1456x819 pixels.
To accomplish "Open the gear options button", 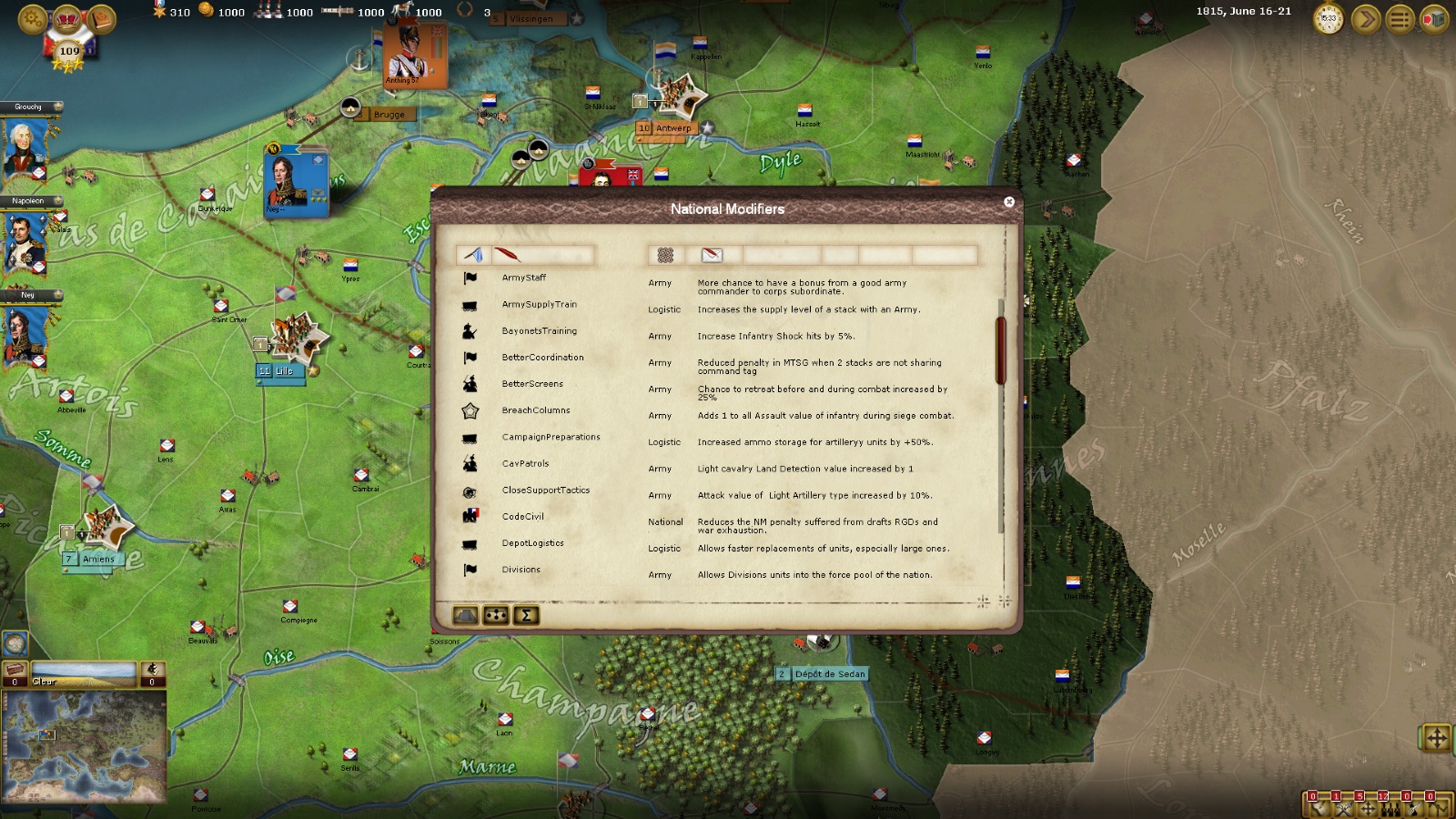I will (32, 18).
